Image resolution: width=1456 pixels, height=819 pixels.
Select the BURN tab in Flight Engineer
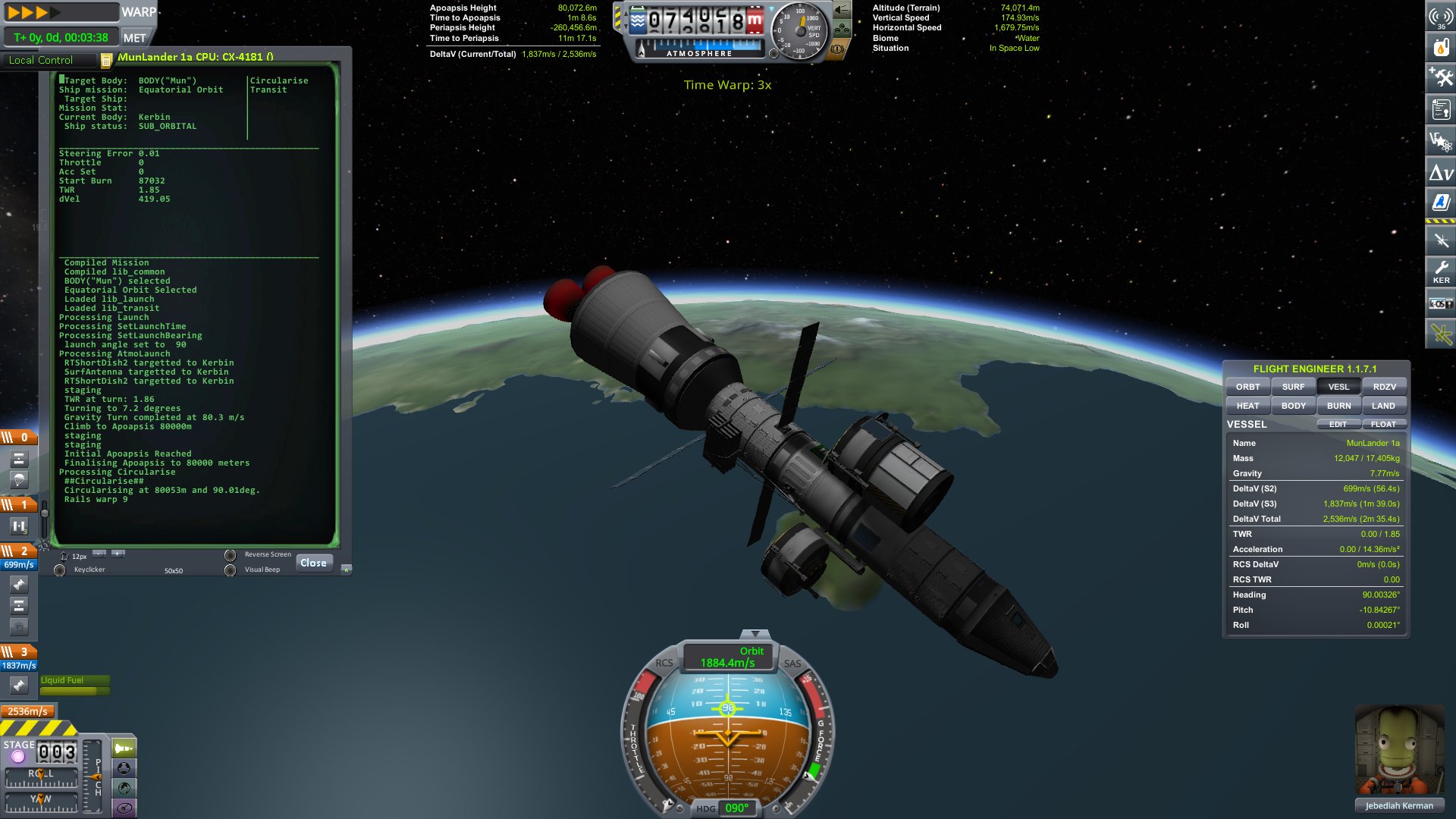[x=1338, y=406]
